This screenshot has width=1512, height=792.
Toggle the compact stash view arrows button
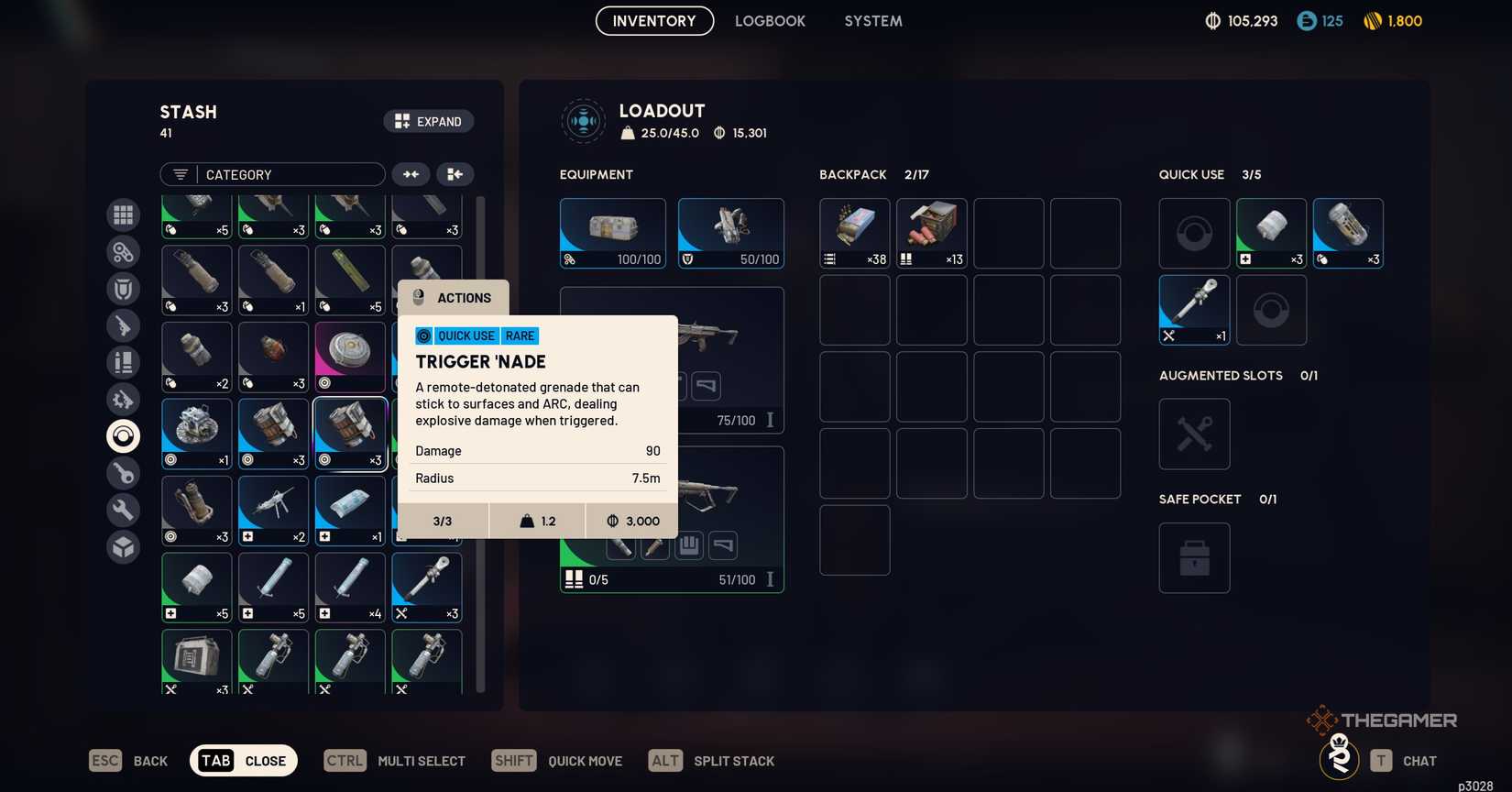click(x=411, y=173)
